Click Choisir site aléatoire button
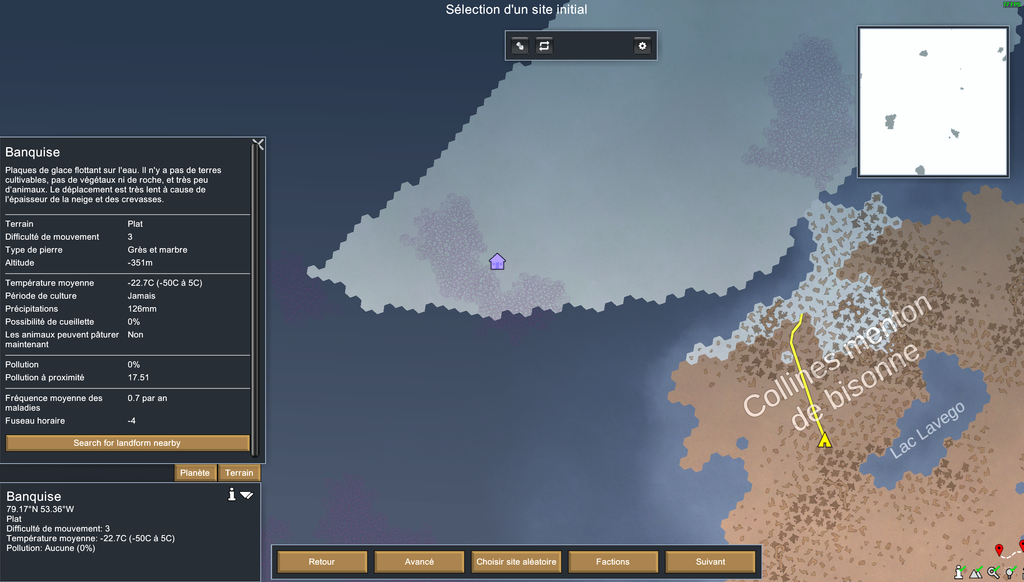This screenshot has width=1024, height=582. (x=516, y=562)
